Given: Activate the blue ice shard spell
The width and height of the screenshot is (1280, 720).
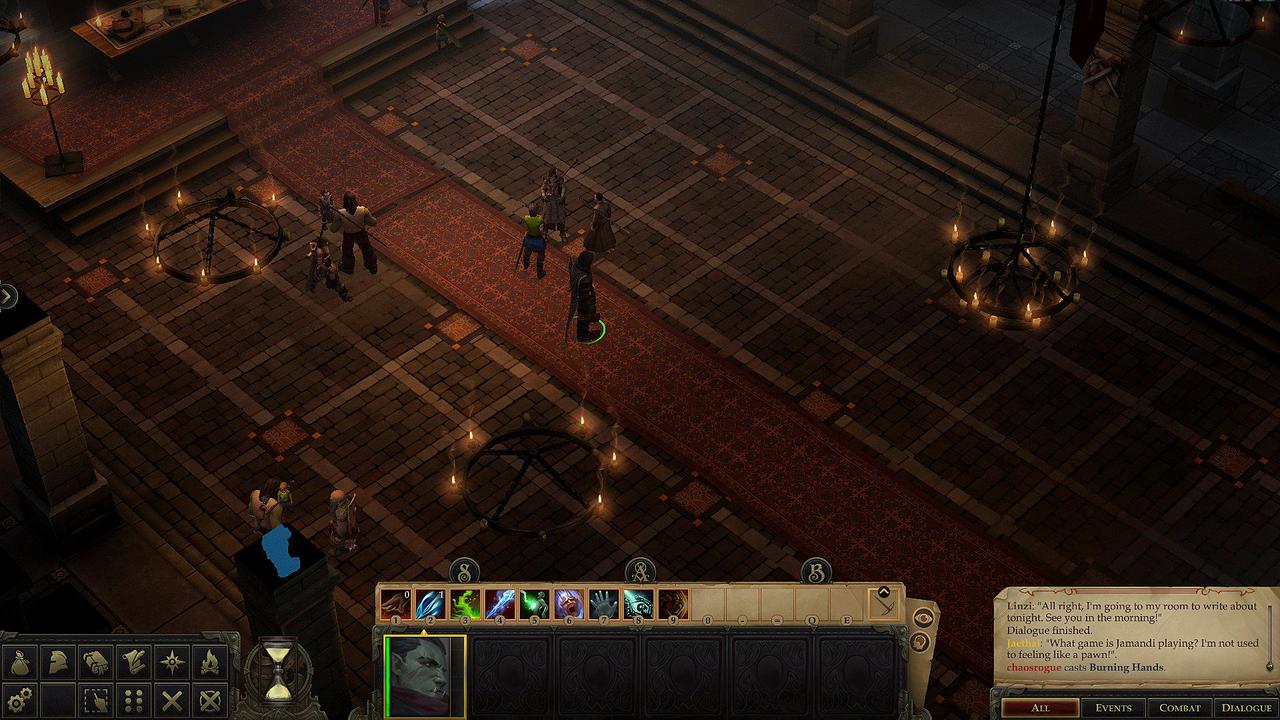Looking at the screenshot, I should point(431,604).
